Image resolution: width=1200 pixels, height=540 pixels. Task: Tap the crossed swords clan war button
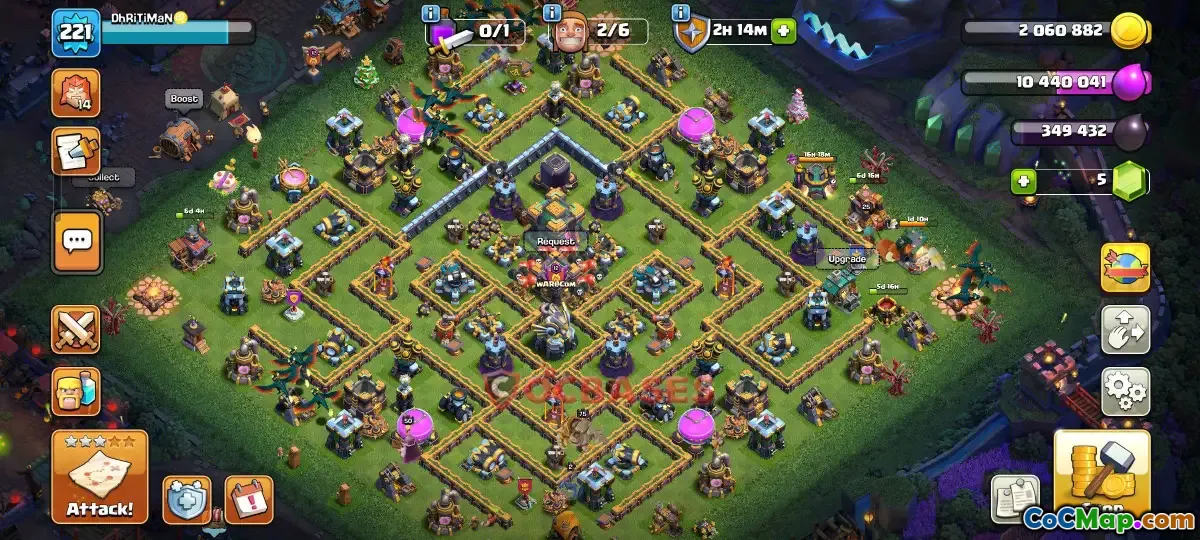[76, 330]
